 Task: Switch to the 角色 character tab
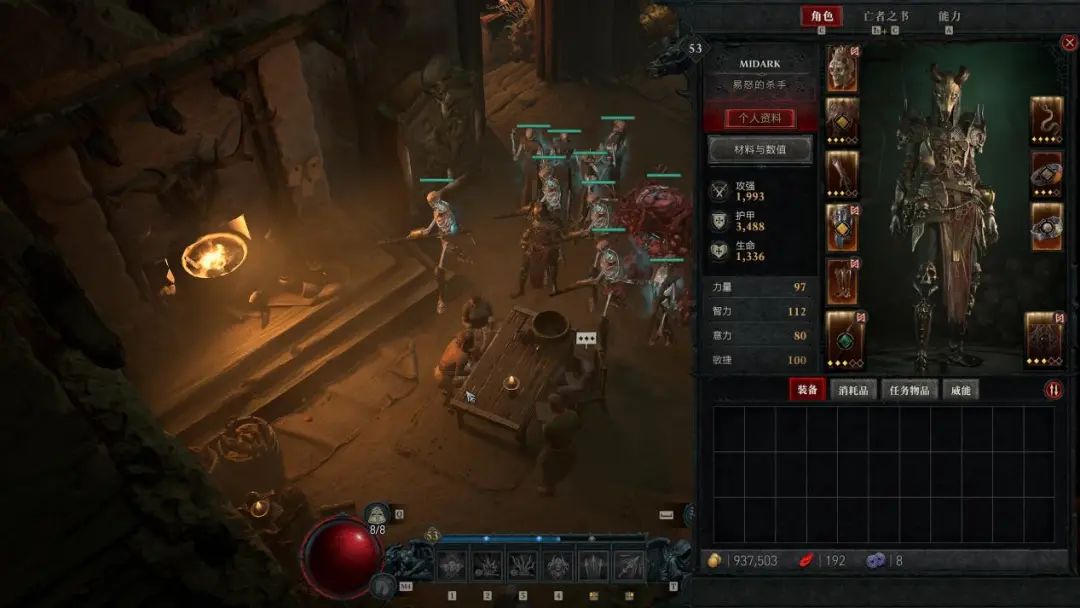click(x=821, y=16)
